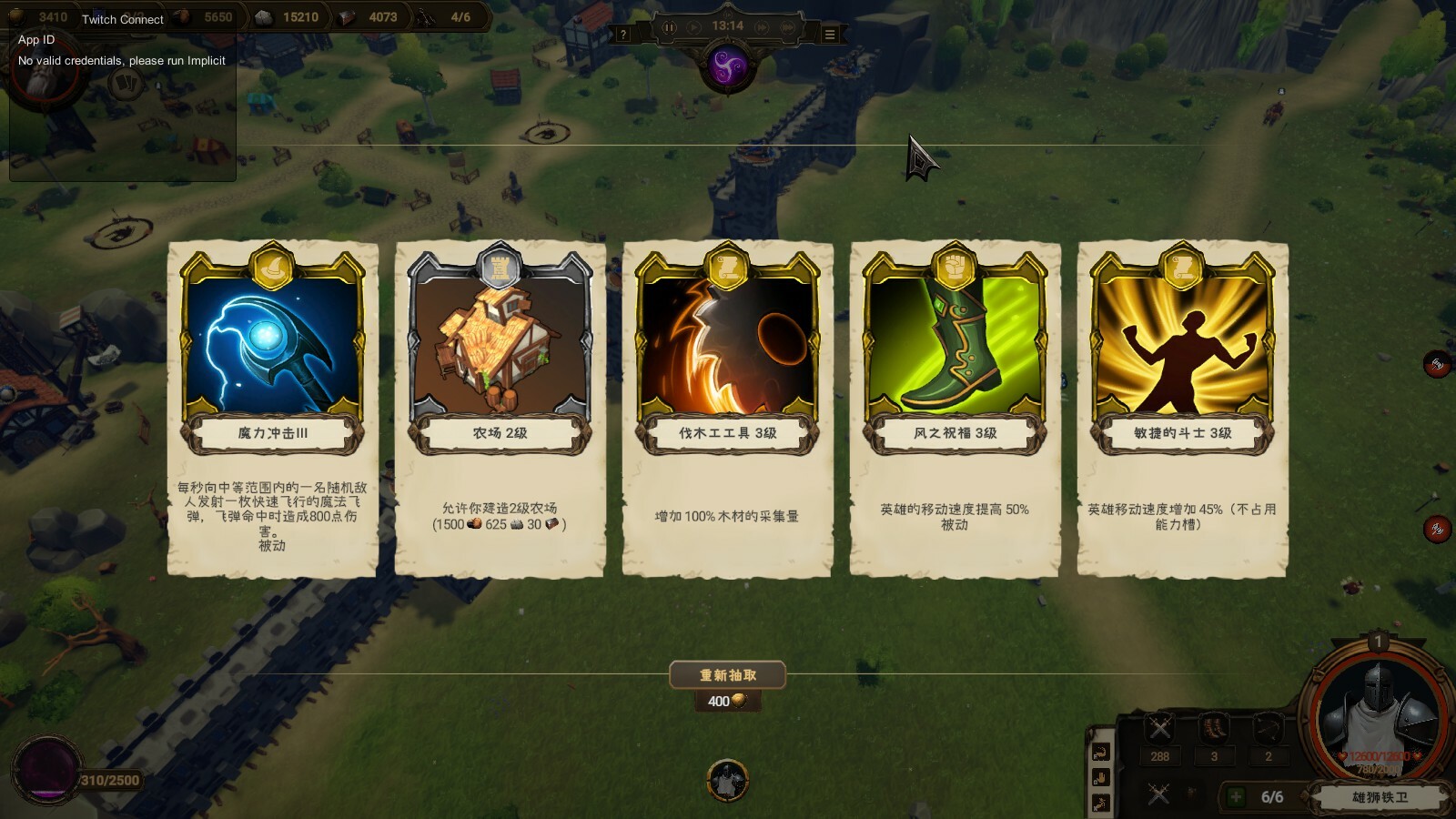The width and height of the screenshot is (1456, 819).
Task: Open the question mark help button
Action: click(x=623, y=35)
